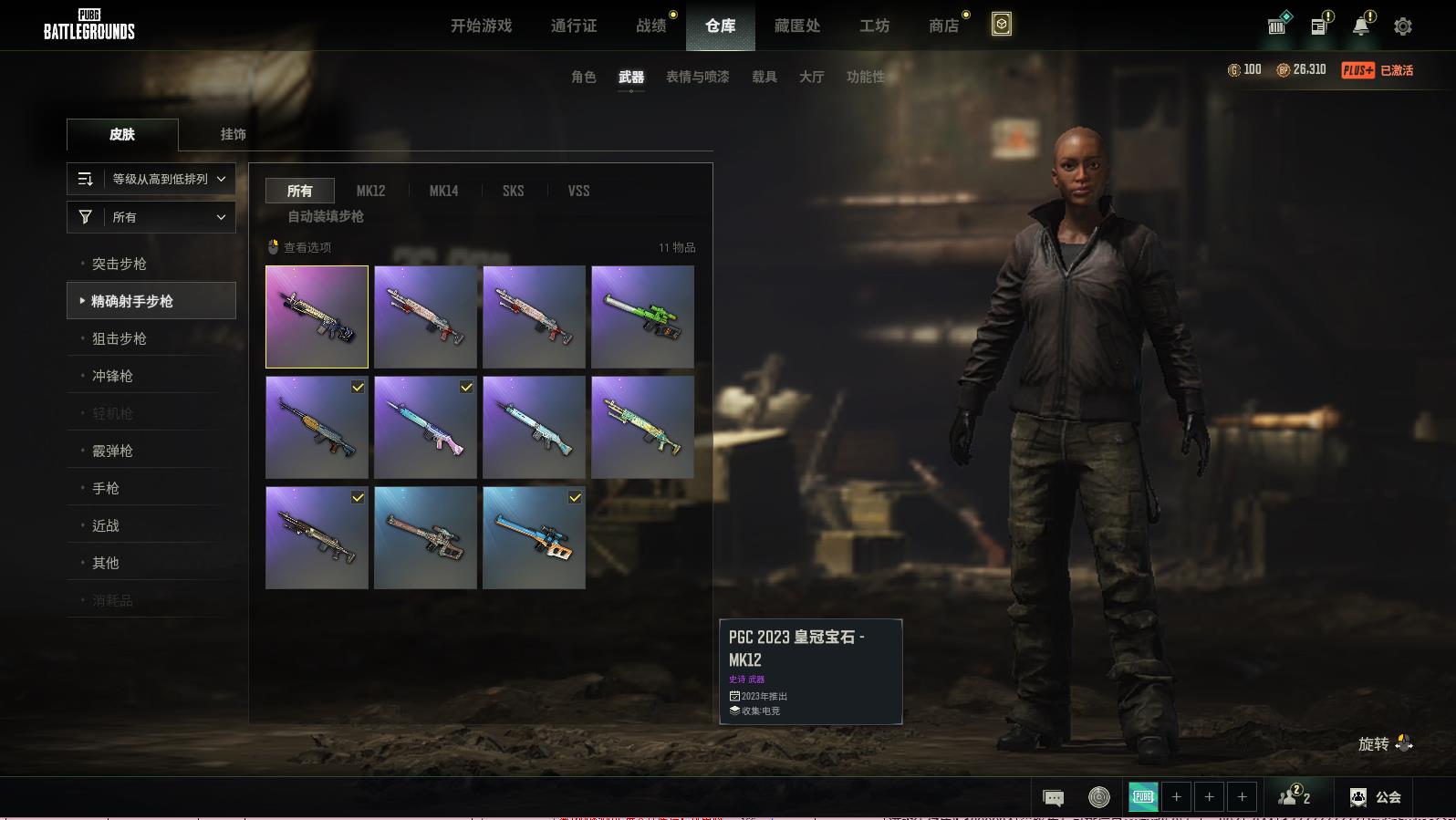Open the settings gear icon
The height and width of the screenshot is (820, 1456).
pyautogui.click(x=1403, y=26)
